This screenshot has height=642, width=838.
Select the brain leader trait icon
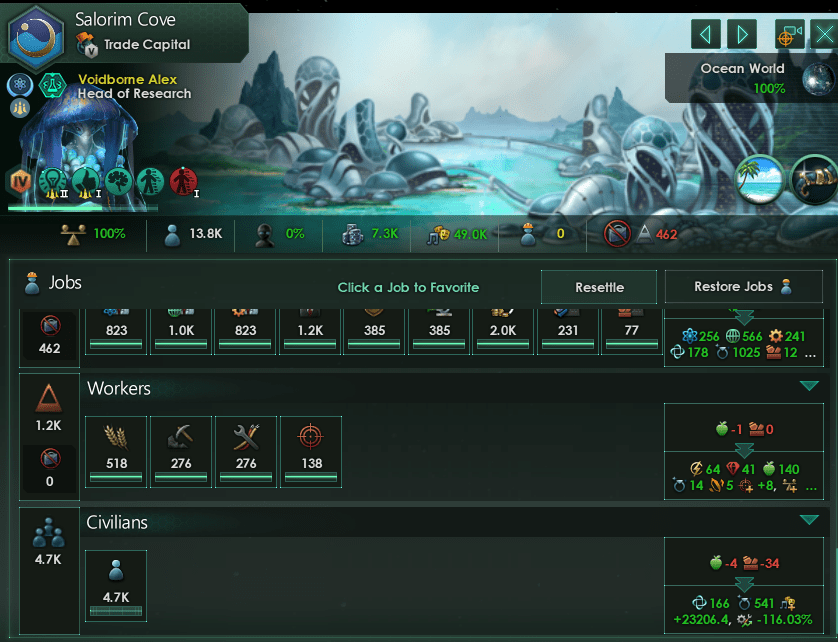coord(119,181)
